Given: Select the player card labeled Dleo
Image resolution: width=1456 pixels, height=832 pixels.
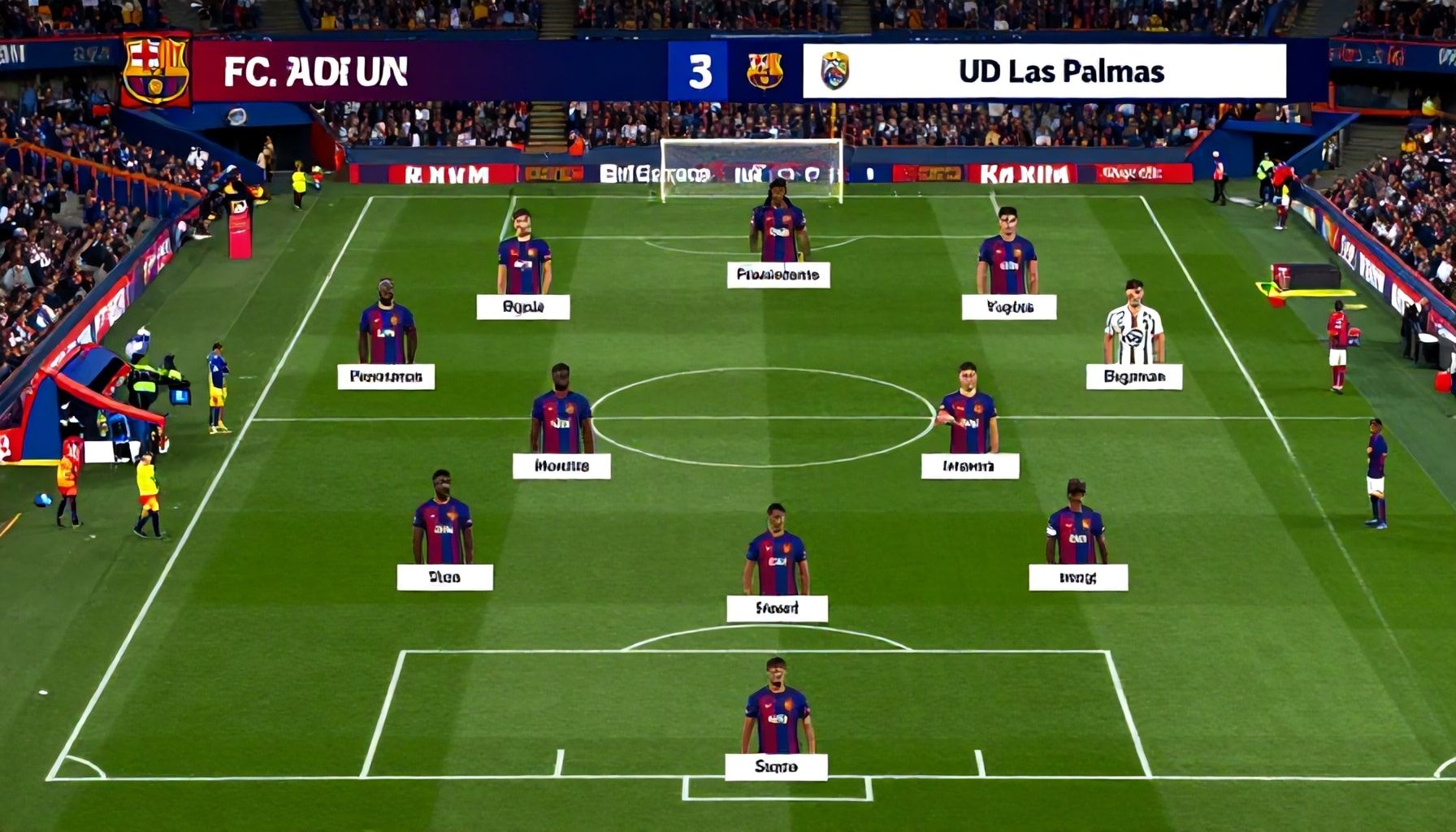Looking at the screenshot, I should 444,577.
